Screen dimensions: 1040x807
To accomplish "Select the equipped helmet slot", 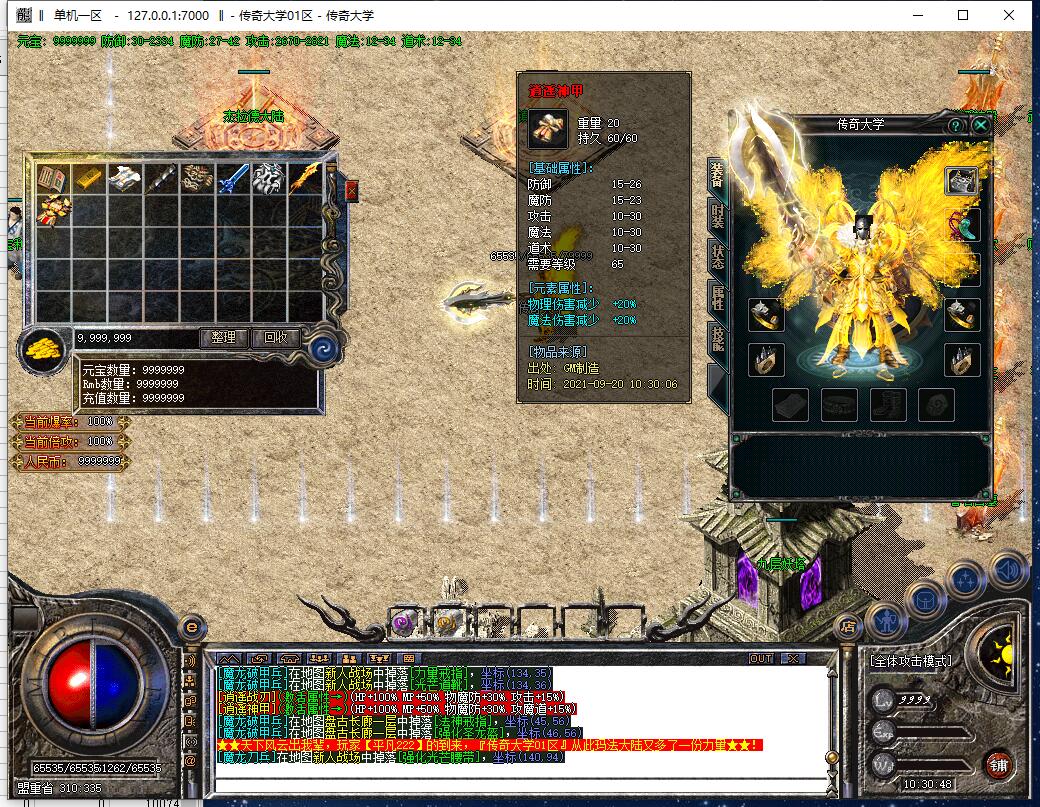I will [962, 181].
